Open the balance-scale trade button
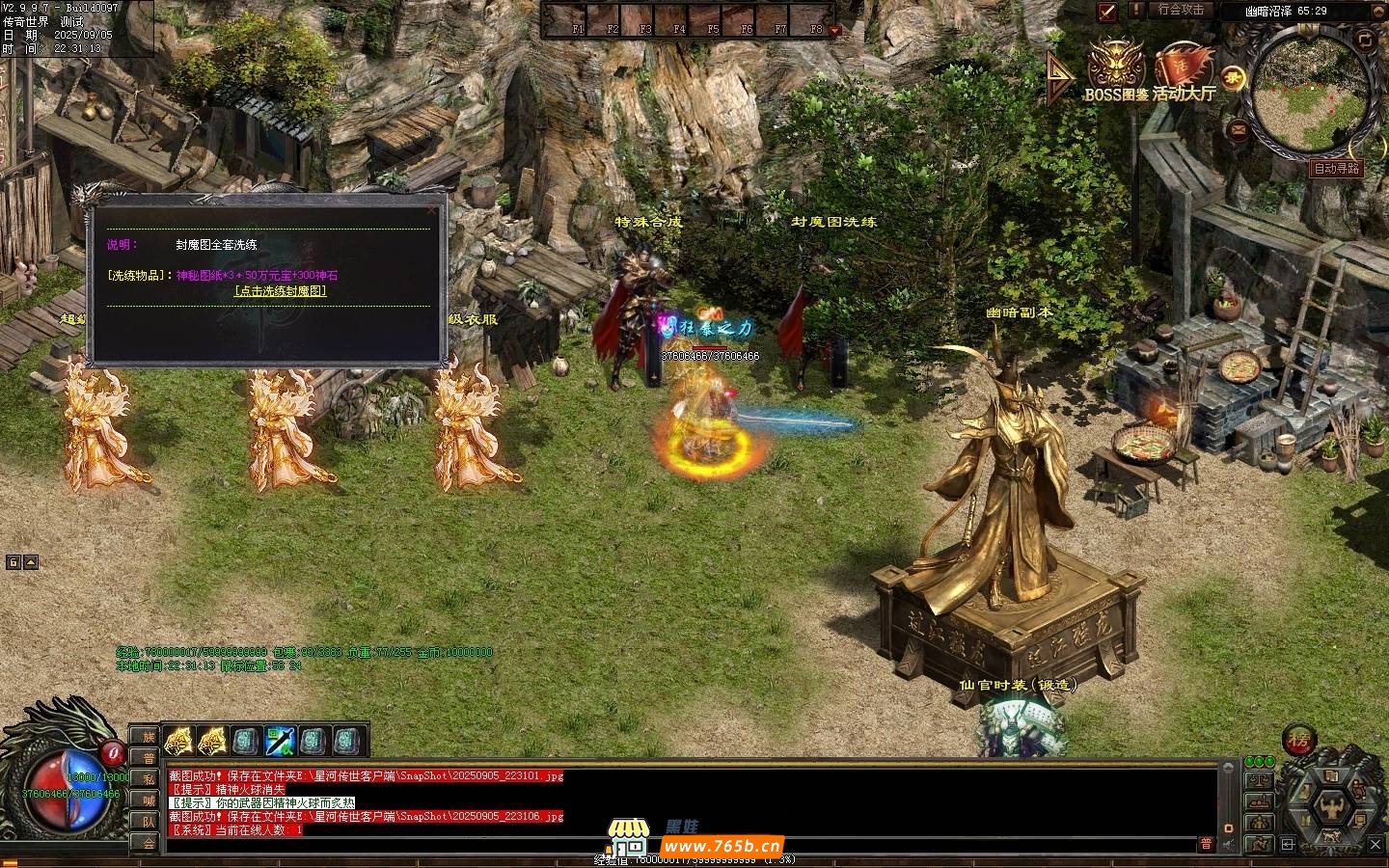The image size is (1389, 868). [x=1258, y=780]
